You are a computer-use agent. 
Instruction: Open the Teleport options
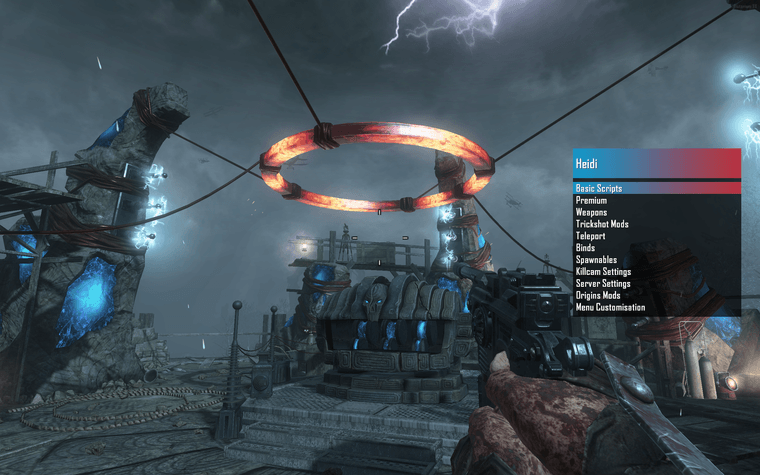(591, 236)
